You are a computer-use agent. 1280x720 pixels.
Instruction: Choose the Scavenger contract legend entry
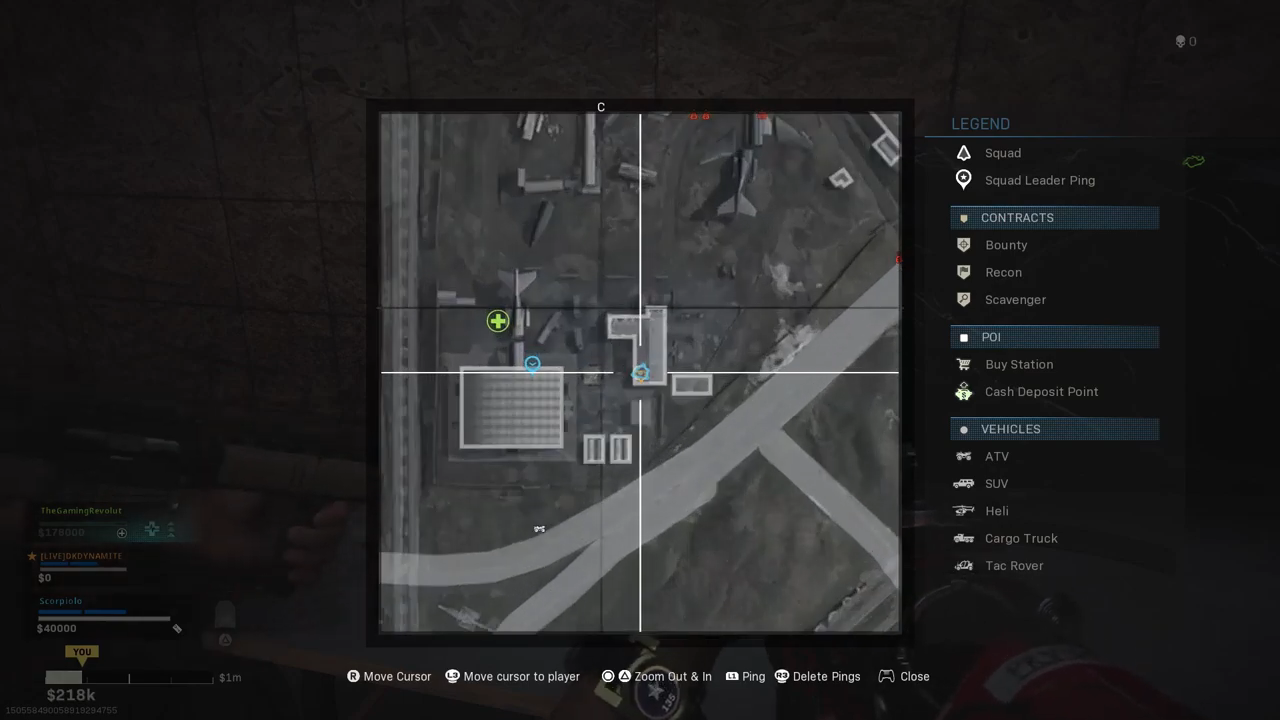(1015, 299)
